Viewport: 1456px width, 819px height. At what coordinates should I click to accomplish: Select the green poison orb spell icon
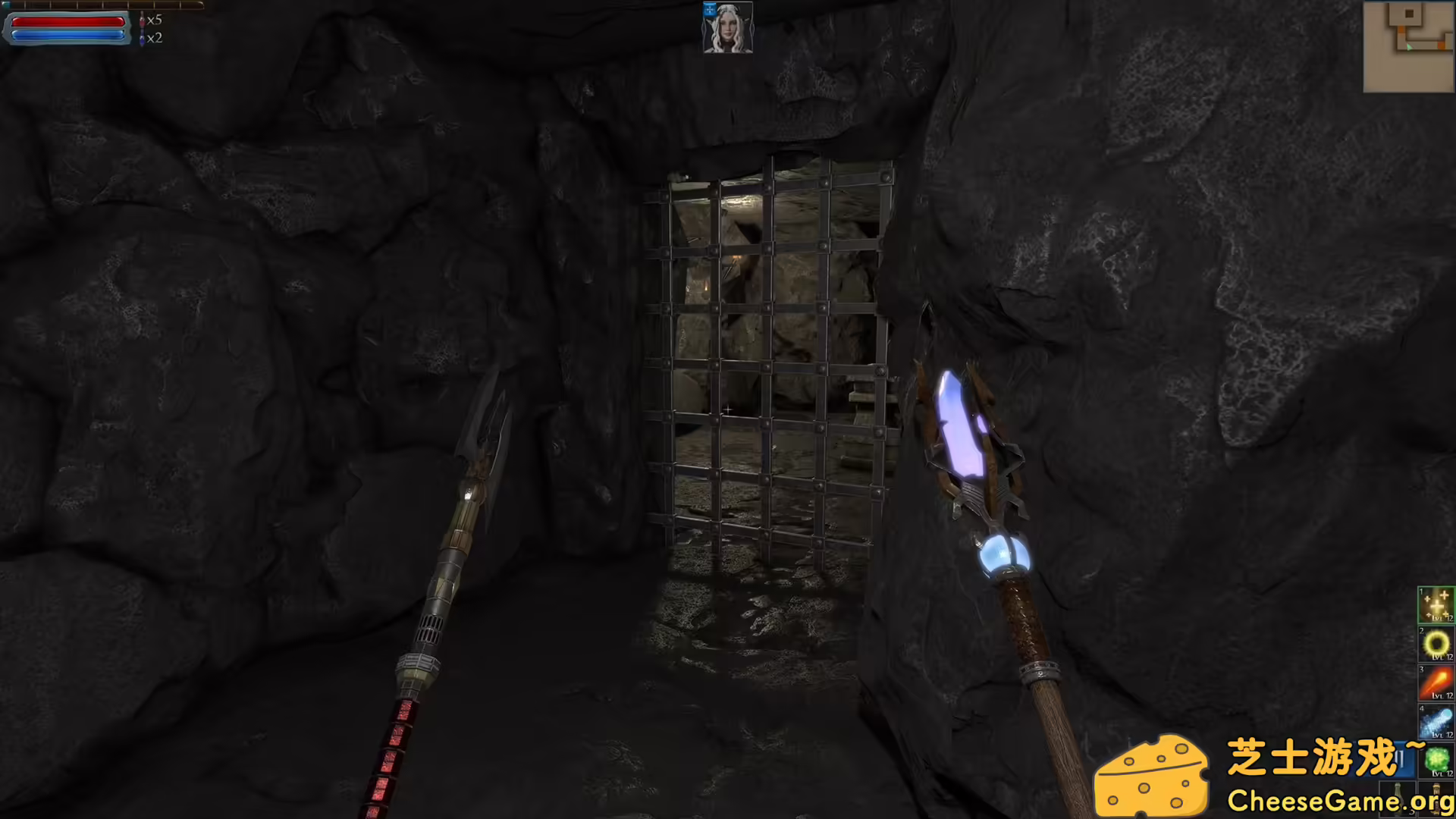(x=1436, y=758)
